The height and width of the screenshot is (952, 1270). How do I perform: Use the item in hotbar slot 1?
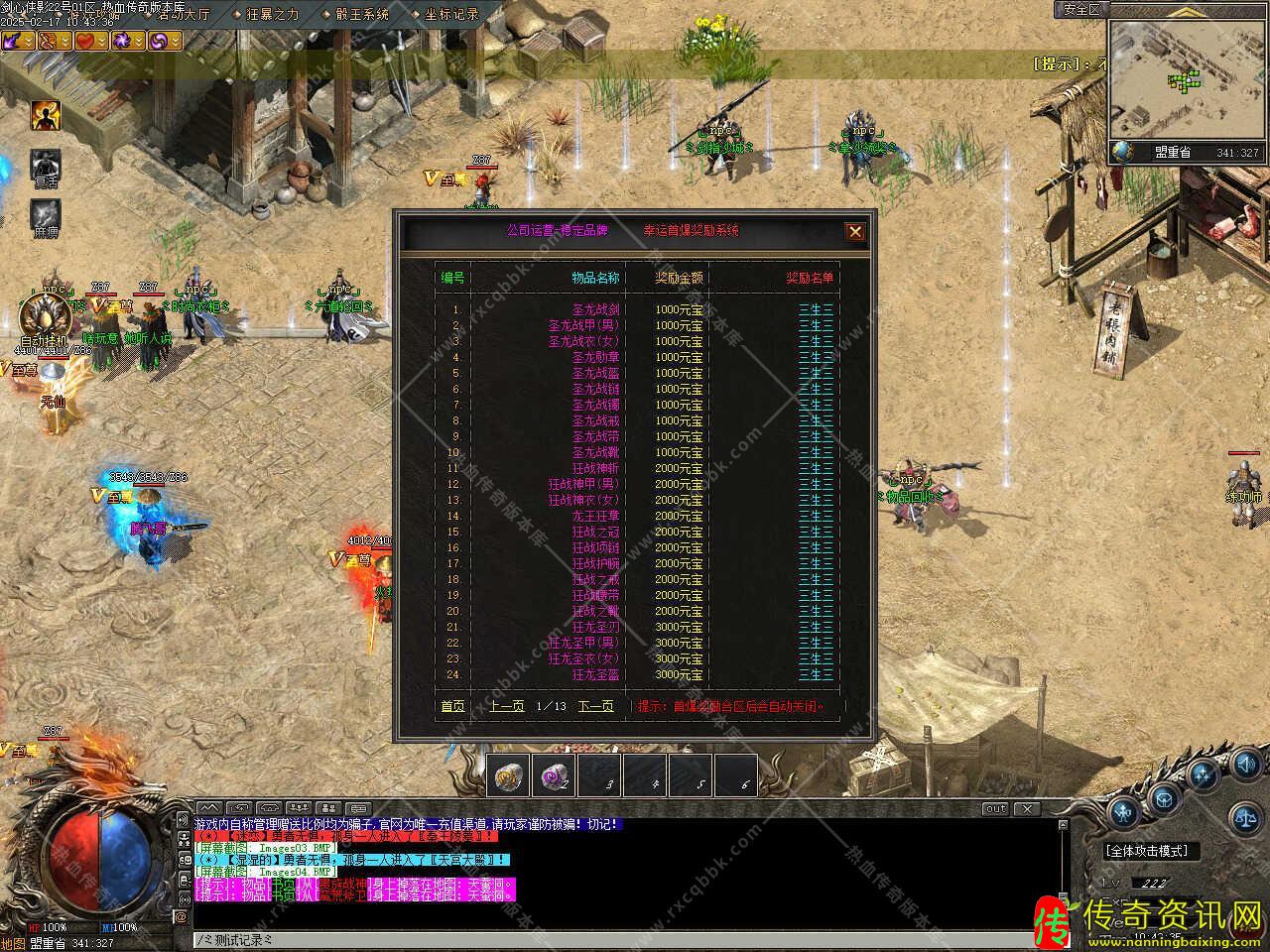coord(510,775)
